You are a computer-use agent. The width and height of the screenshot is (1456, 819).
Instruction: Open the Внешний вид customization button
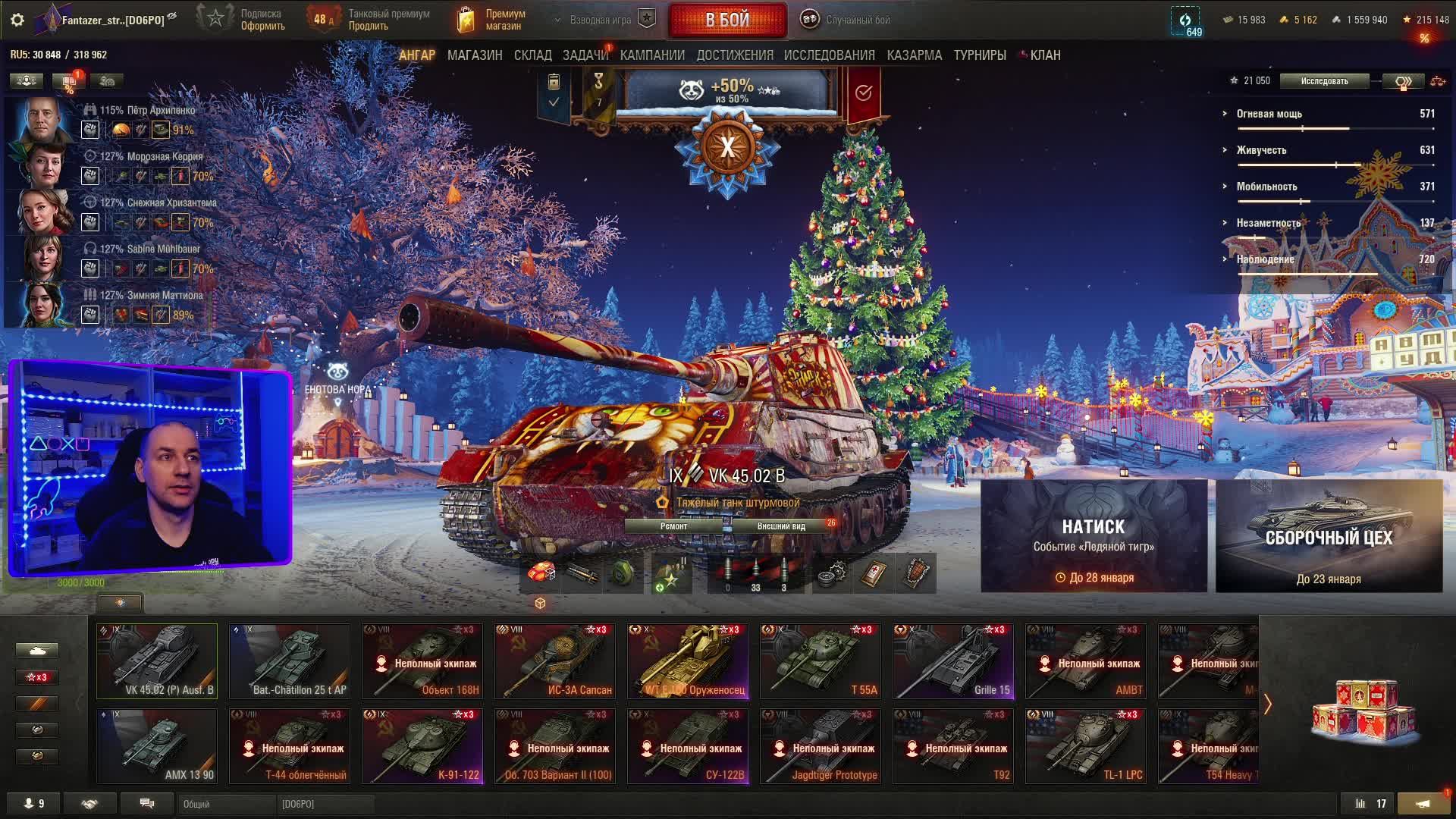coord(781,526)
